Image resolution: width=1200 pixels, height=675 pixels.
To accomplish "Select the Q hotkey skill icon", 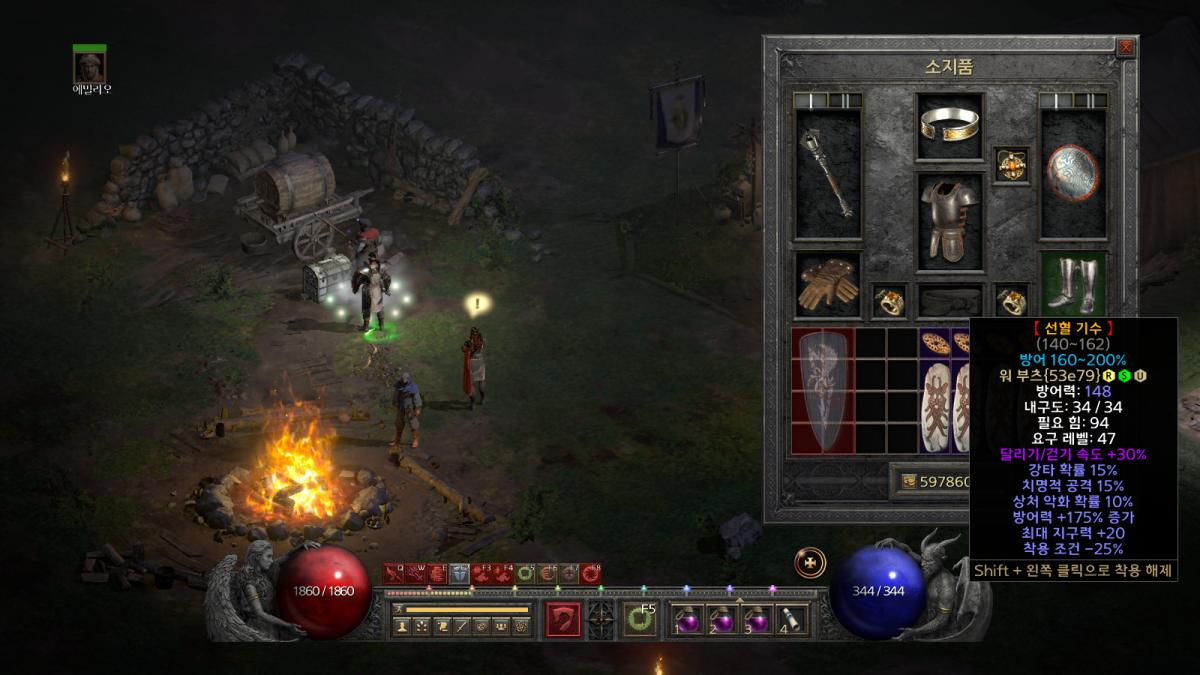I will 393,574.
